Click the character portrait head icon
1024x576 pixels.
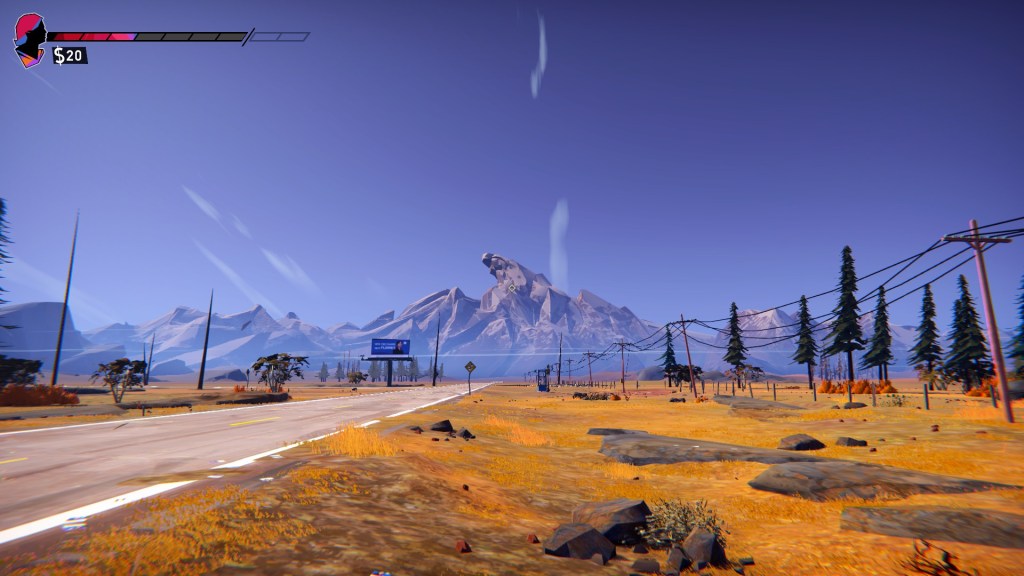30,37
